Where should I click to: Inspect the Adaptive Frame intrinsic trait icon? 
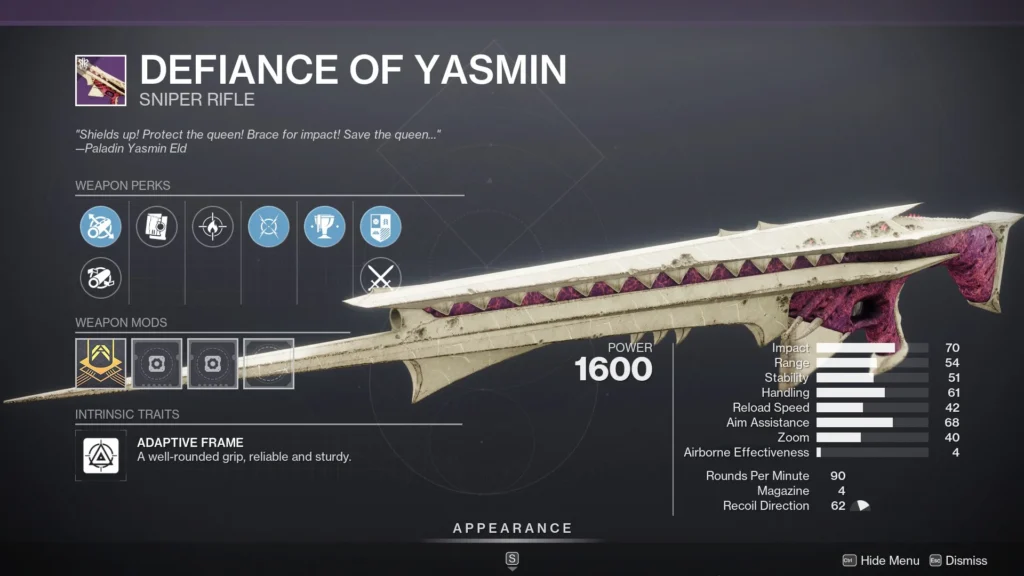click(100, 455)
